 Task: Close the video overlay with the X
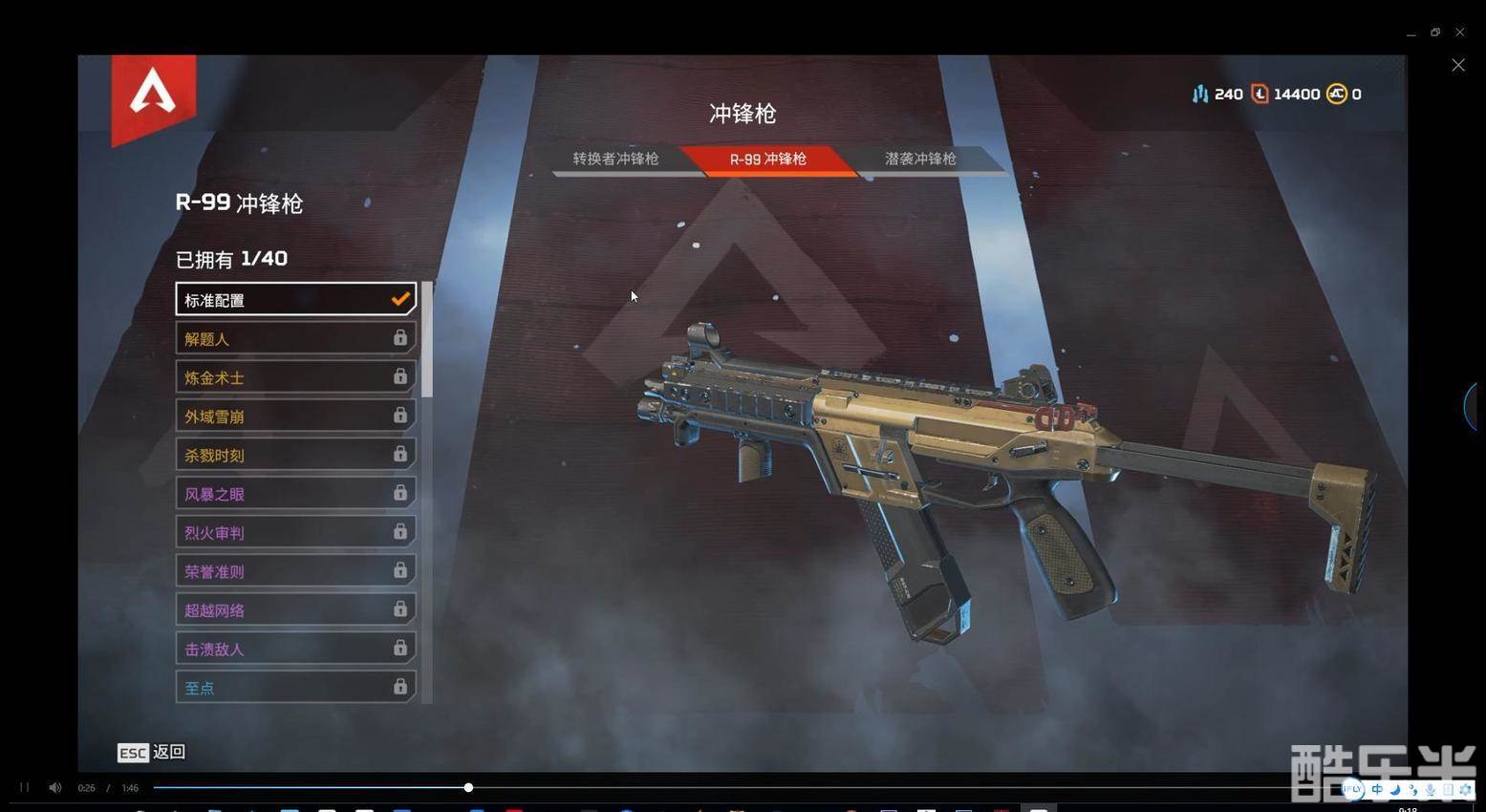pos(1457,65)
